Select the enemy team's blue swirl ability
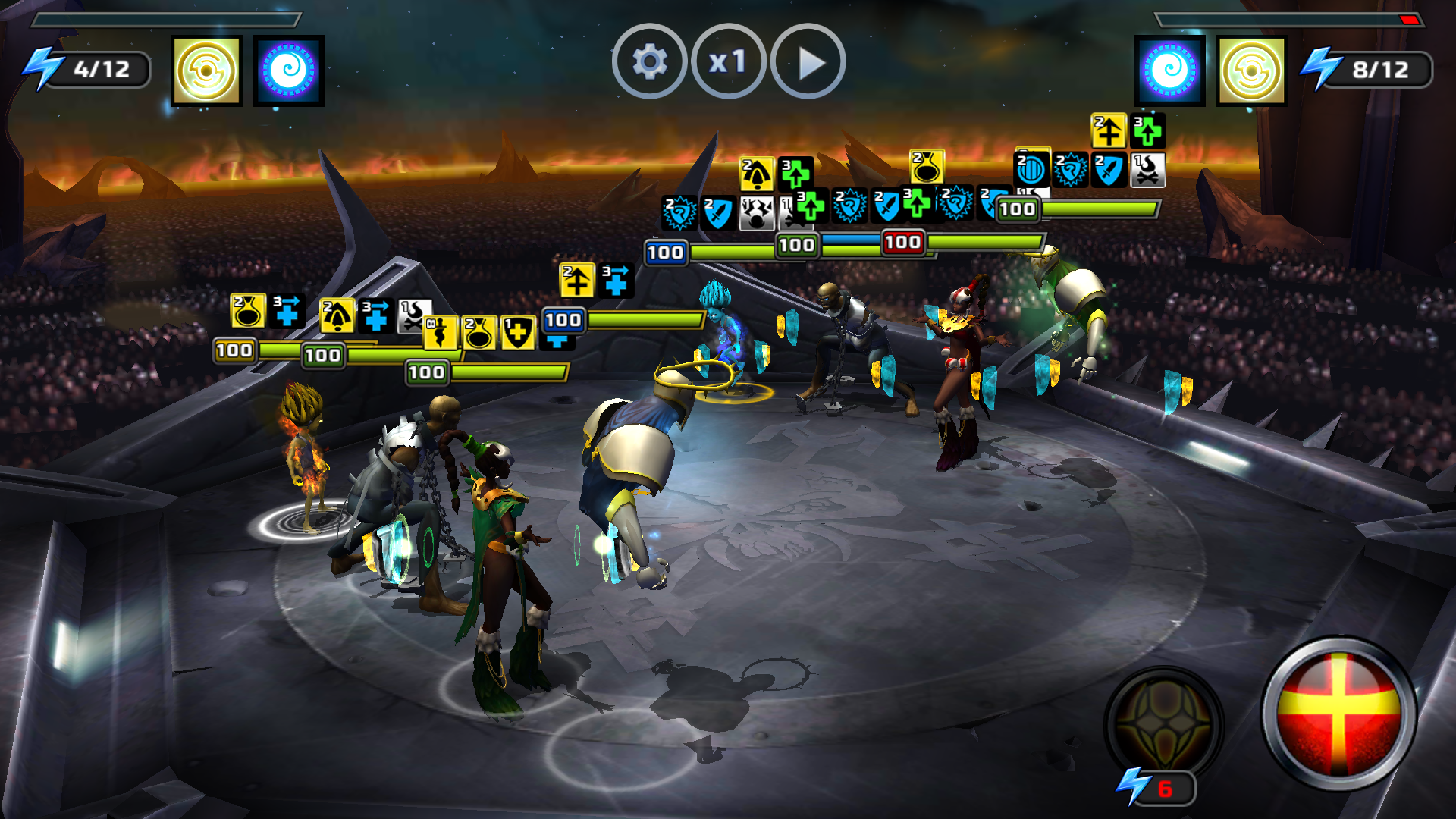 click(1170, 71)
